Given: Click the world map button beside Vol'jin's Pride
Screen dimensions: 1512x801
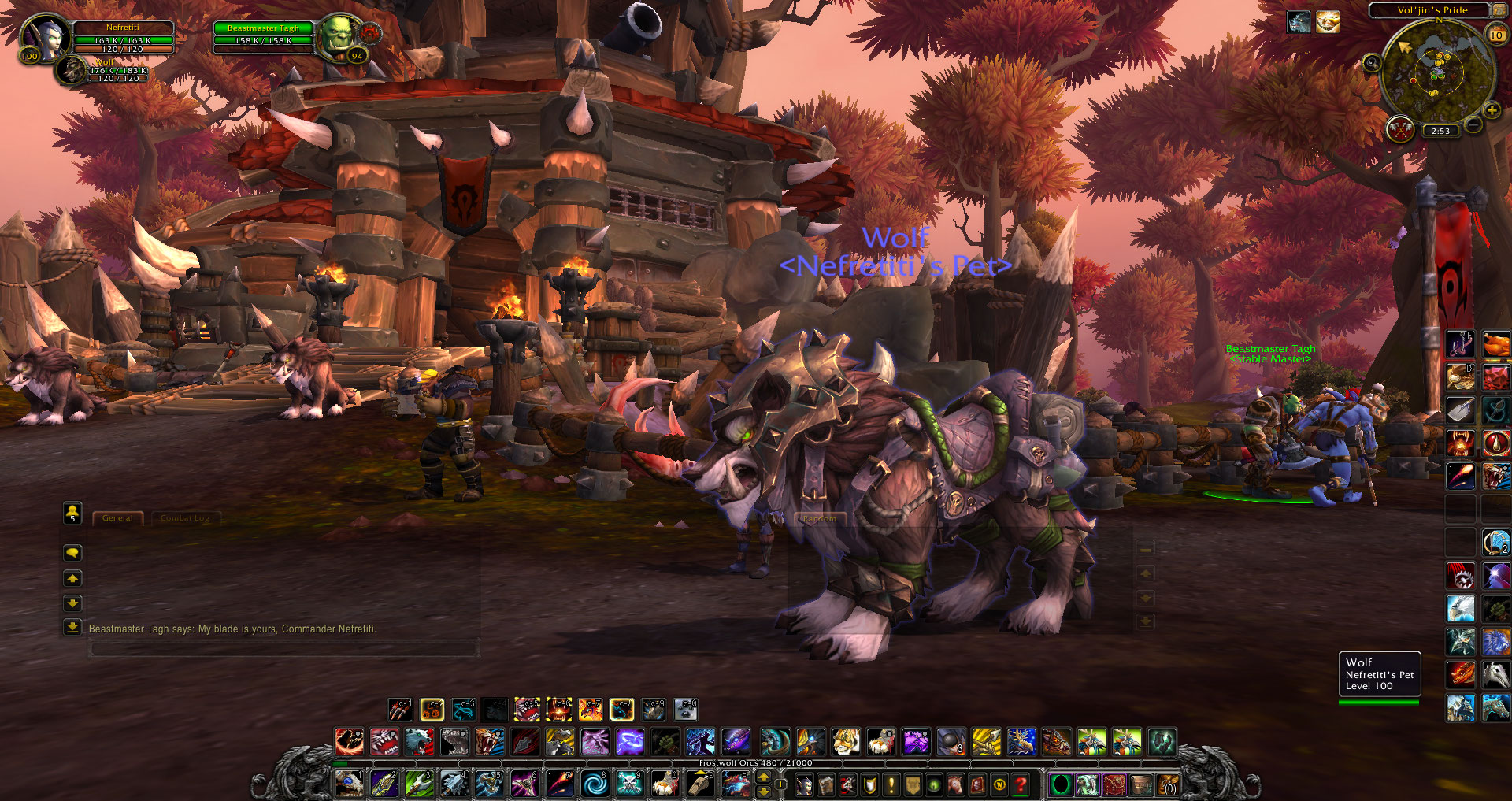Looking at the screenshot, I should point(1498,10).
